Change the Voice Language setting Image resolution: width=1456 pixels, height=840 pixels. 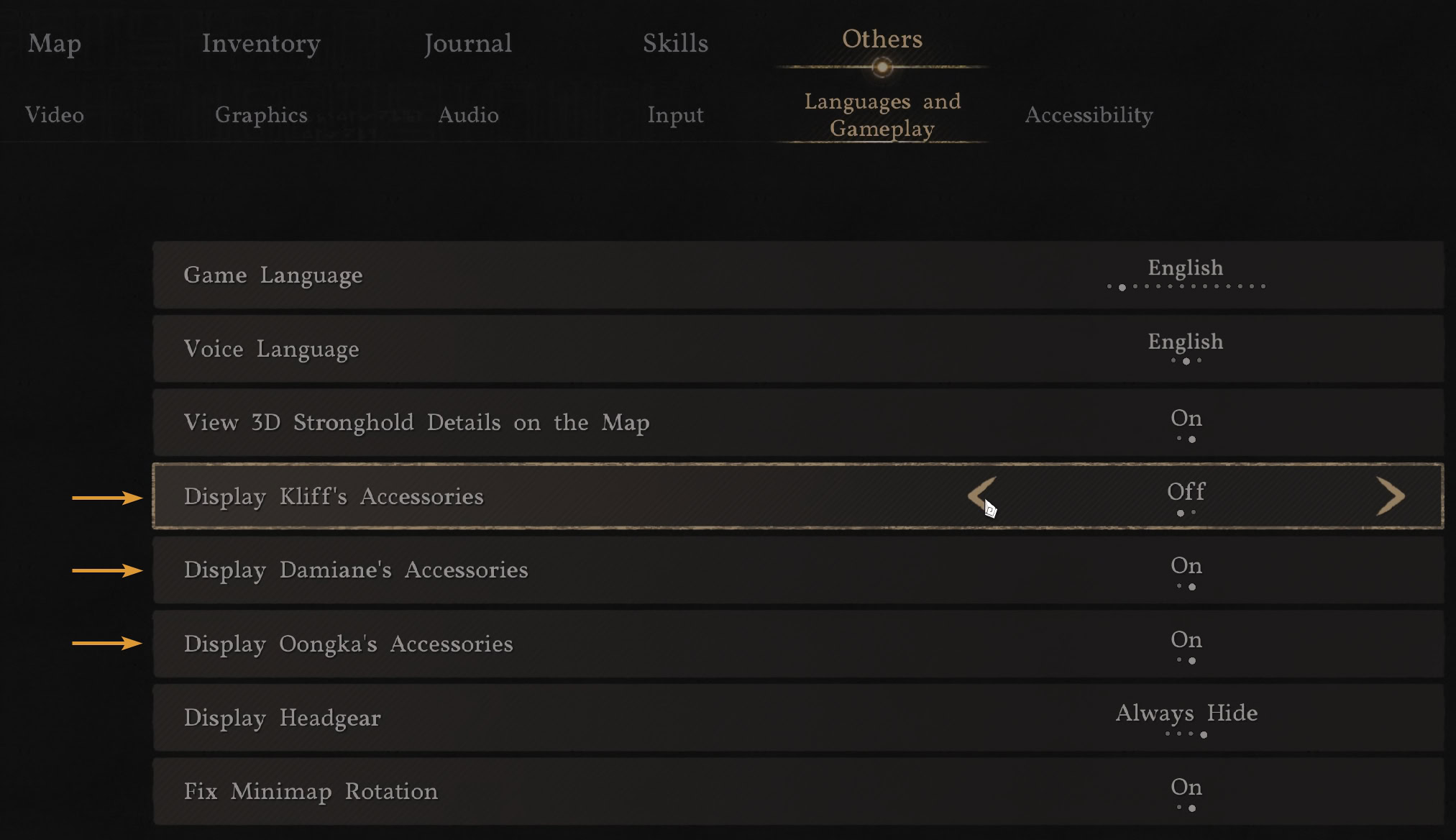click(1186, 350)
